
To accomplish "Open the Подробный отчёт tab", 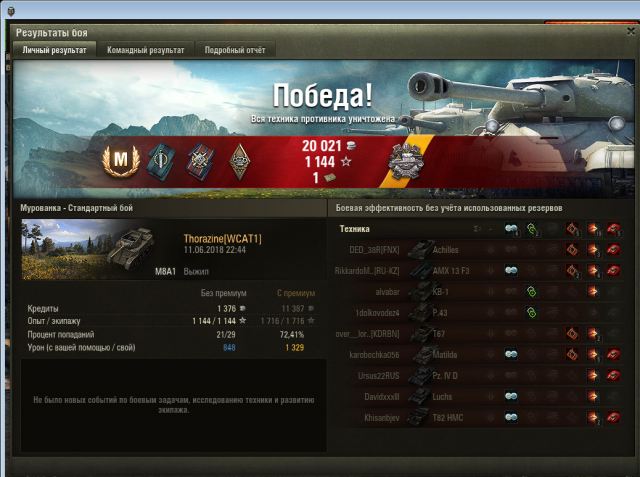I will pos(235,49).
